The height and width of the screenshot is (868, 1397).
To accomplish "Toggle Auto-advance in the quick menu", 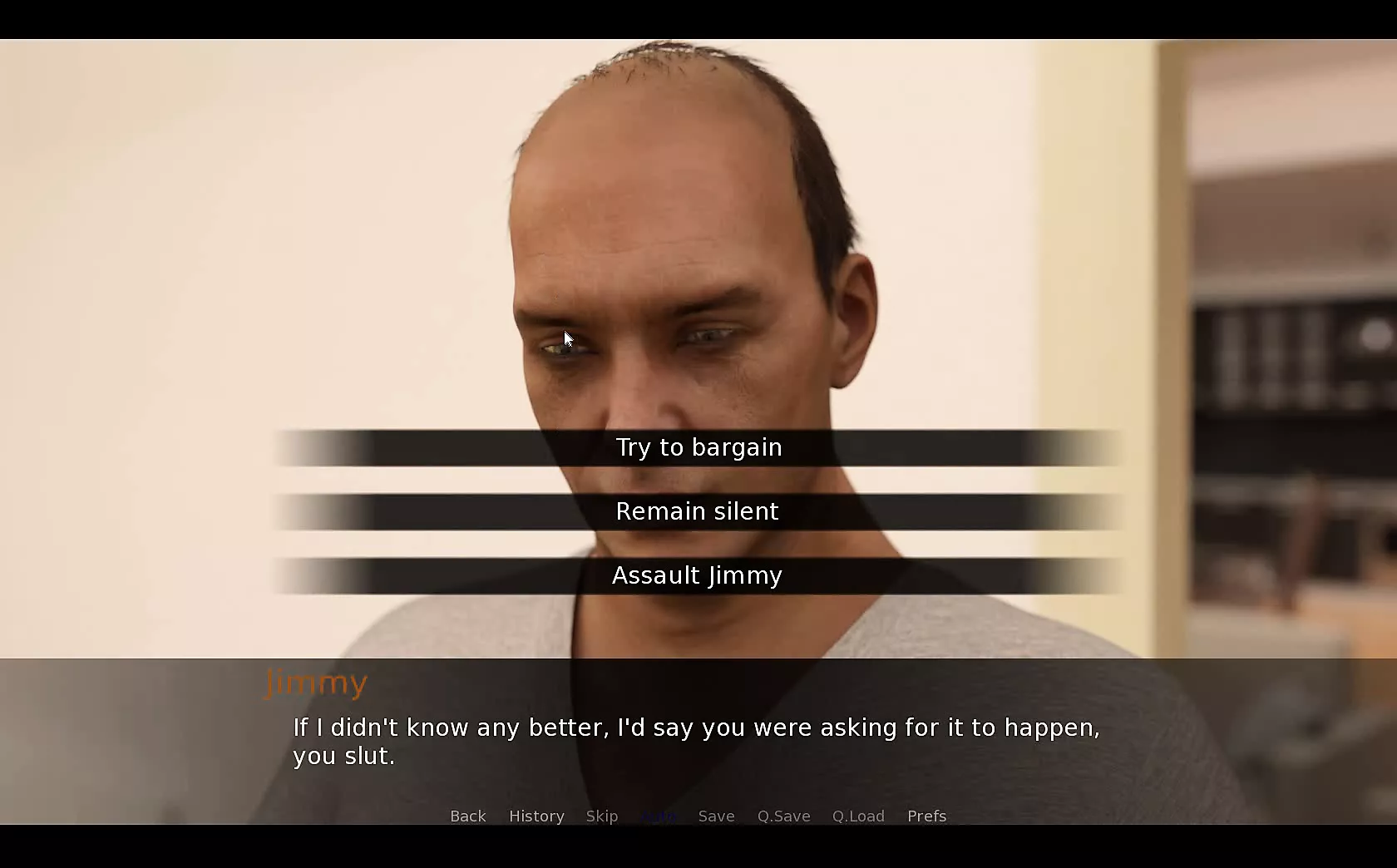I will [659, 816].
